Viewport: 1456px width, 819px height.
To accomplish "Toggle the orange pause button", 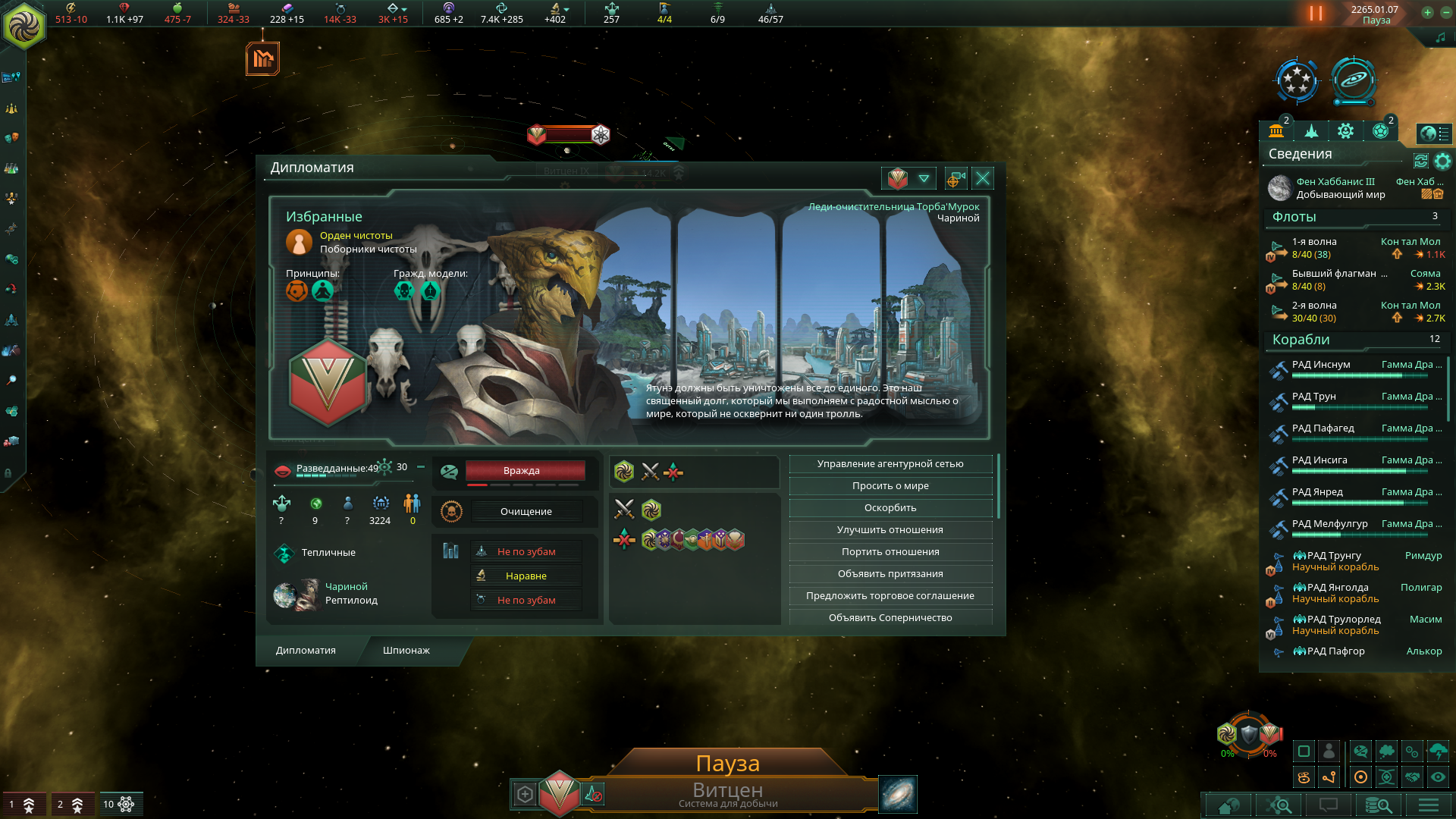I will [x=1316, y=14].
